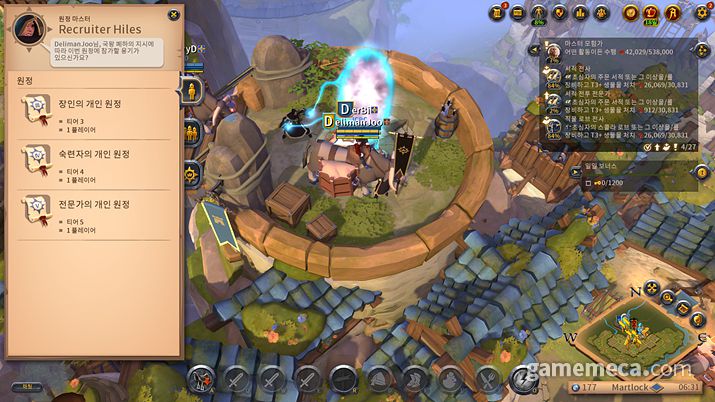Click the Master Adventurer tracker entry
The height and width of the screenshot is (402, 715).
[620, 51]
